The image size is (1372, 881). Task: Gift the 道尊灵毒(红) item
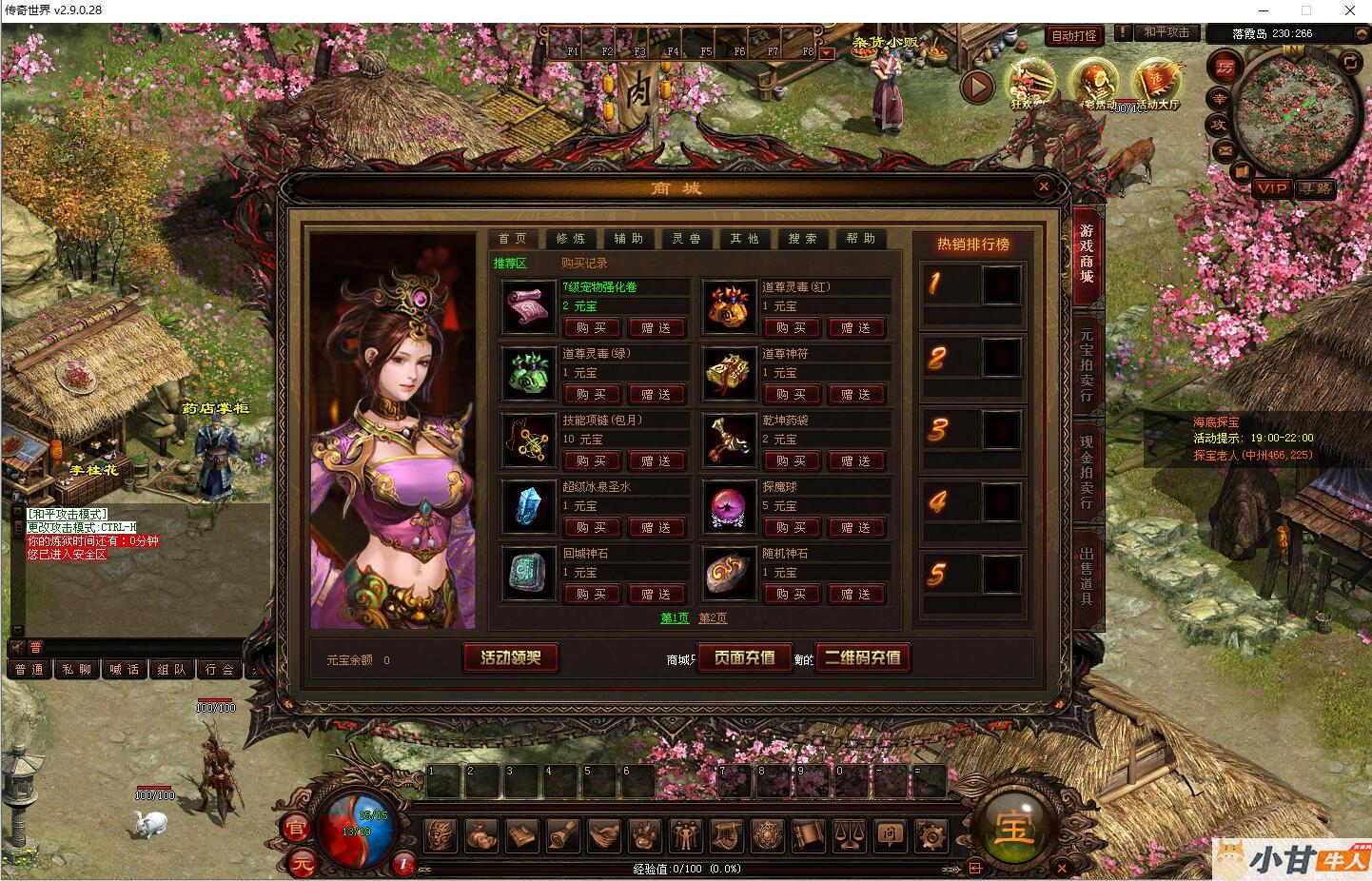pyautogui.click(x=856, y=328)
